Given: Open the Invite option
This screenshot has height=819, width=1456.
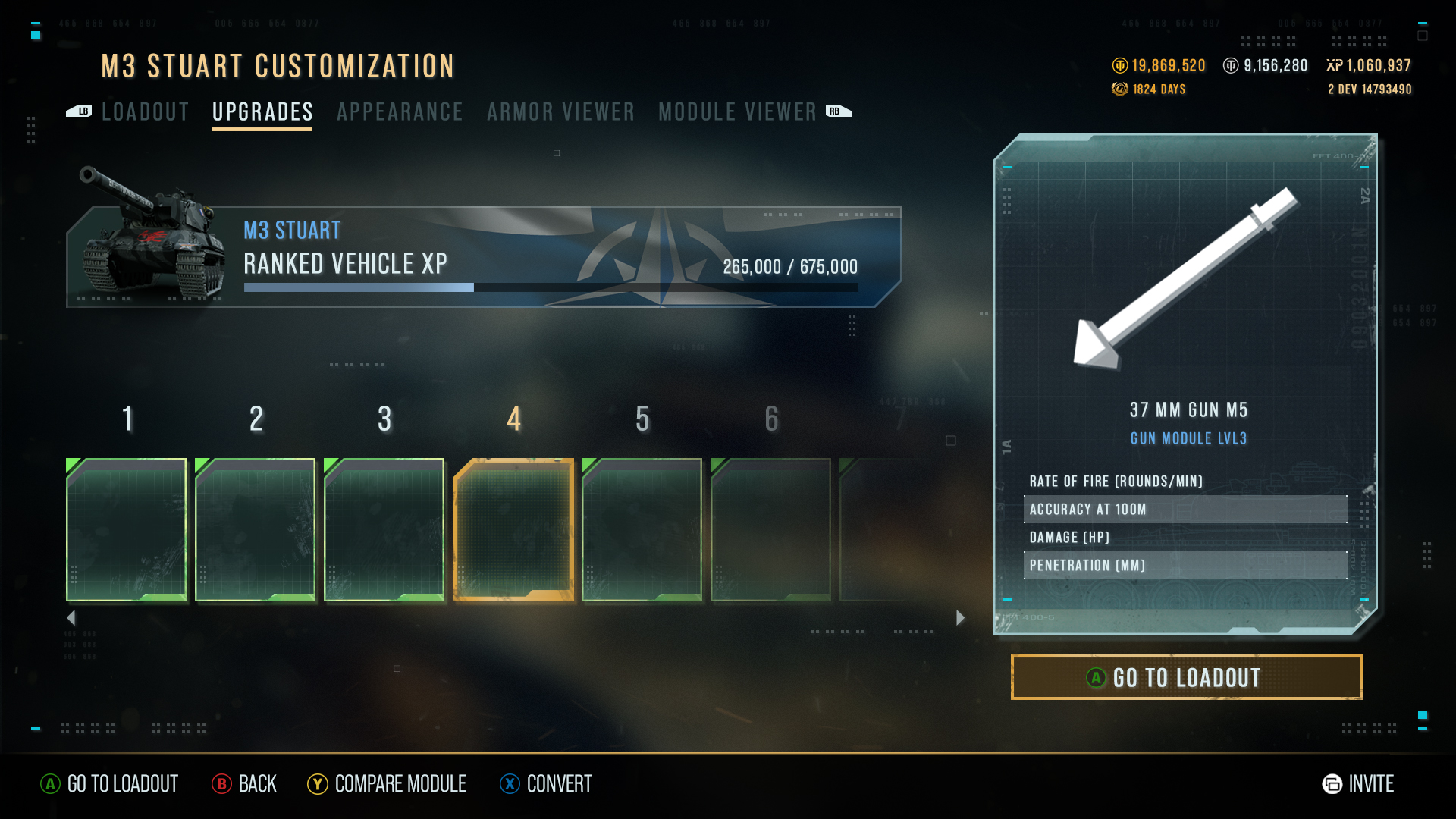Looking at the screenshot, I should [x=1358, y=784].
